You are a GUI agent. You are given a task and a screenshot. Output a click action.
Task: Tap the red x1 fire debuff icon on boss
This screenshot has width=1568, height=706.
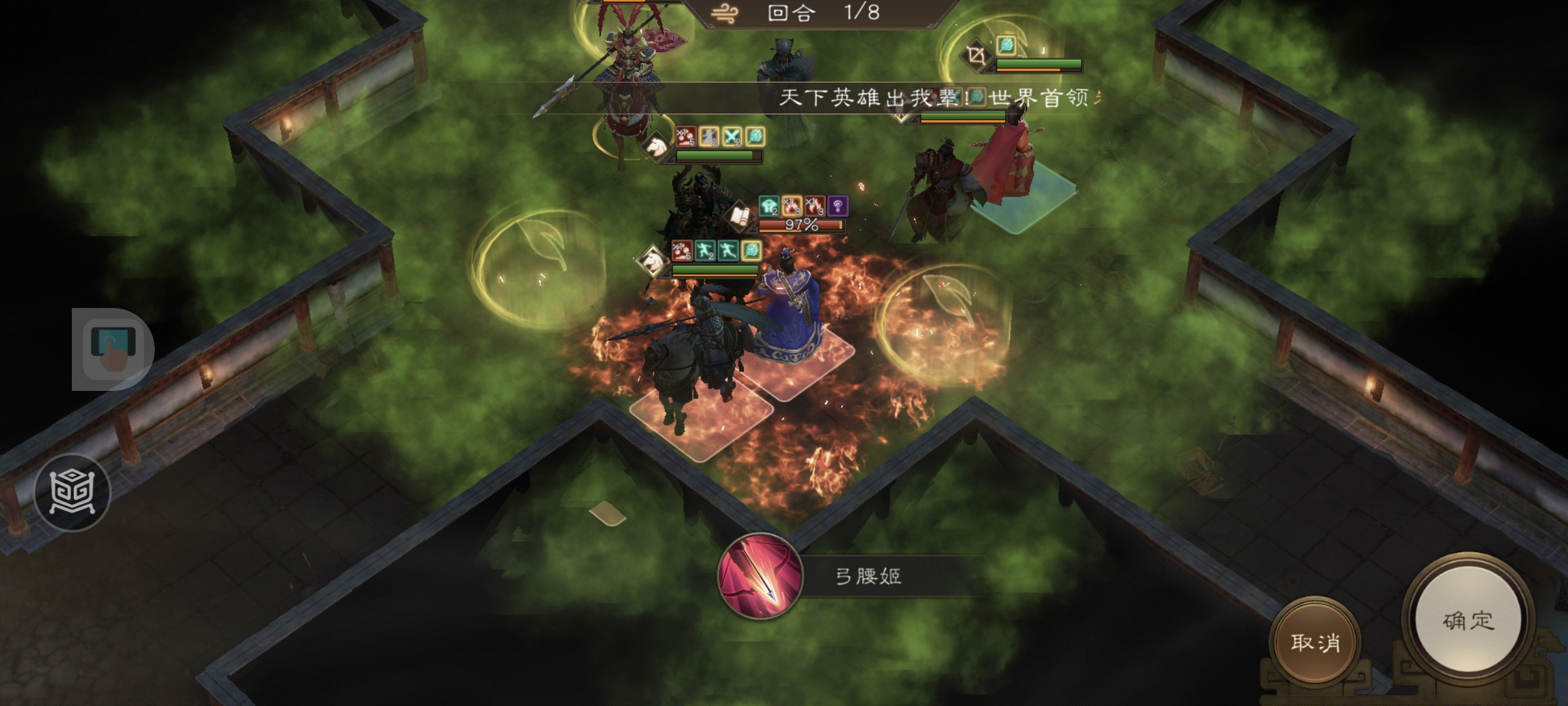pyautogui.click(x=815, y=207)
